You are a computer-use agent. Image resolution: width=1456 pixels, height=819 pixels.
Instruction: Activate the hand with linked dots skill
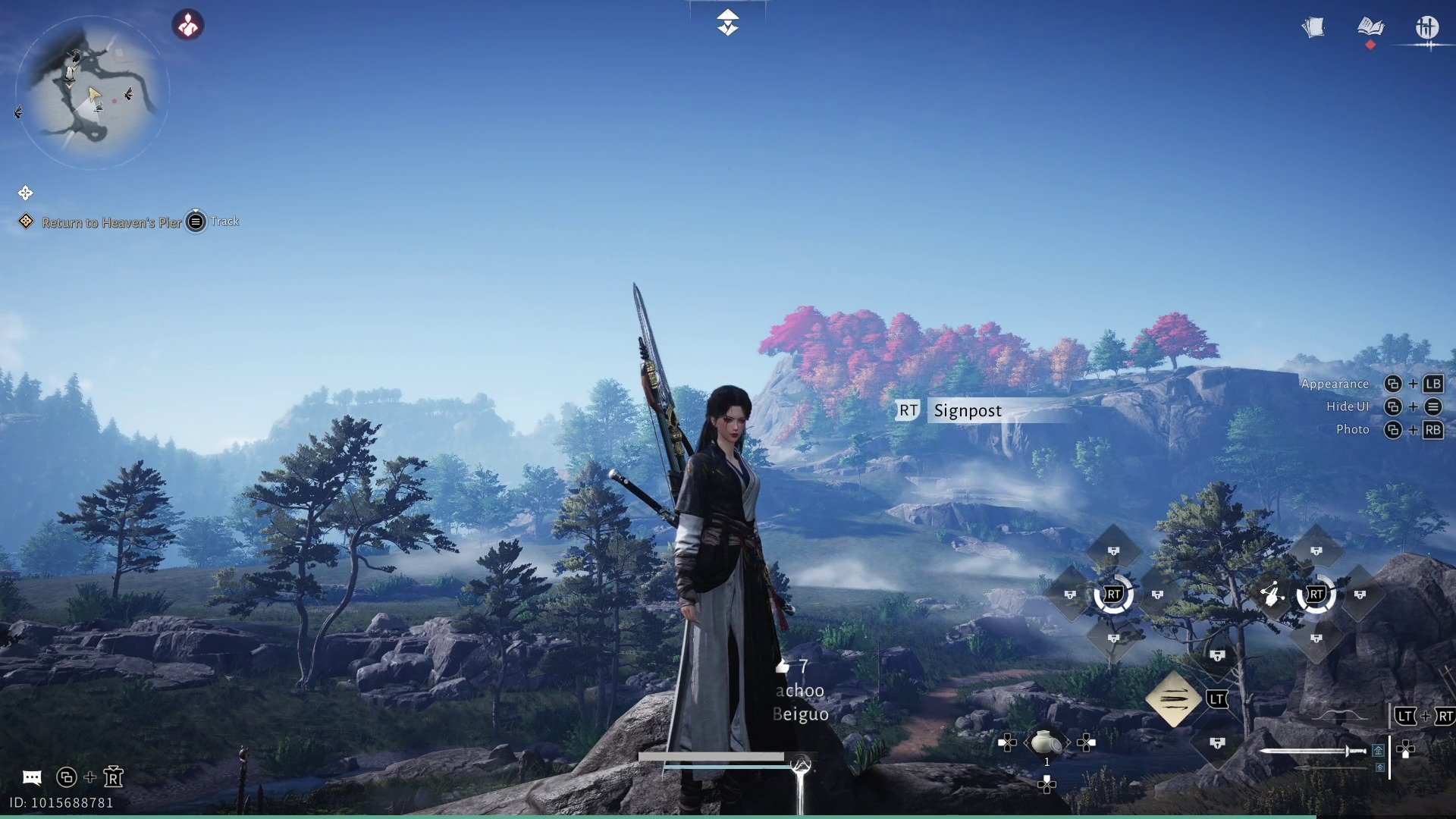click(x=1272, y=595)
